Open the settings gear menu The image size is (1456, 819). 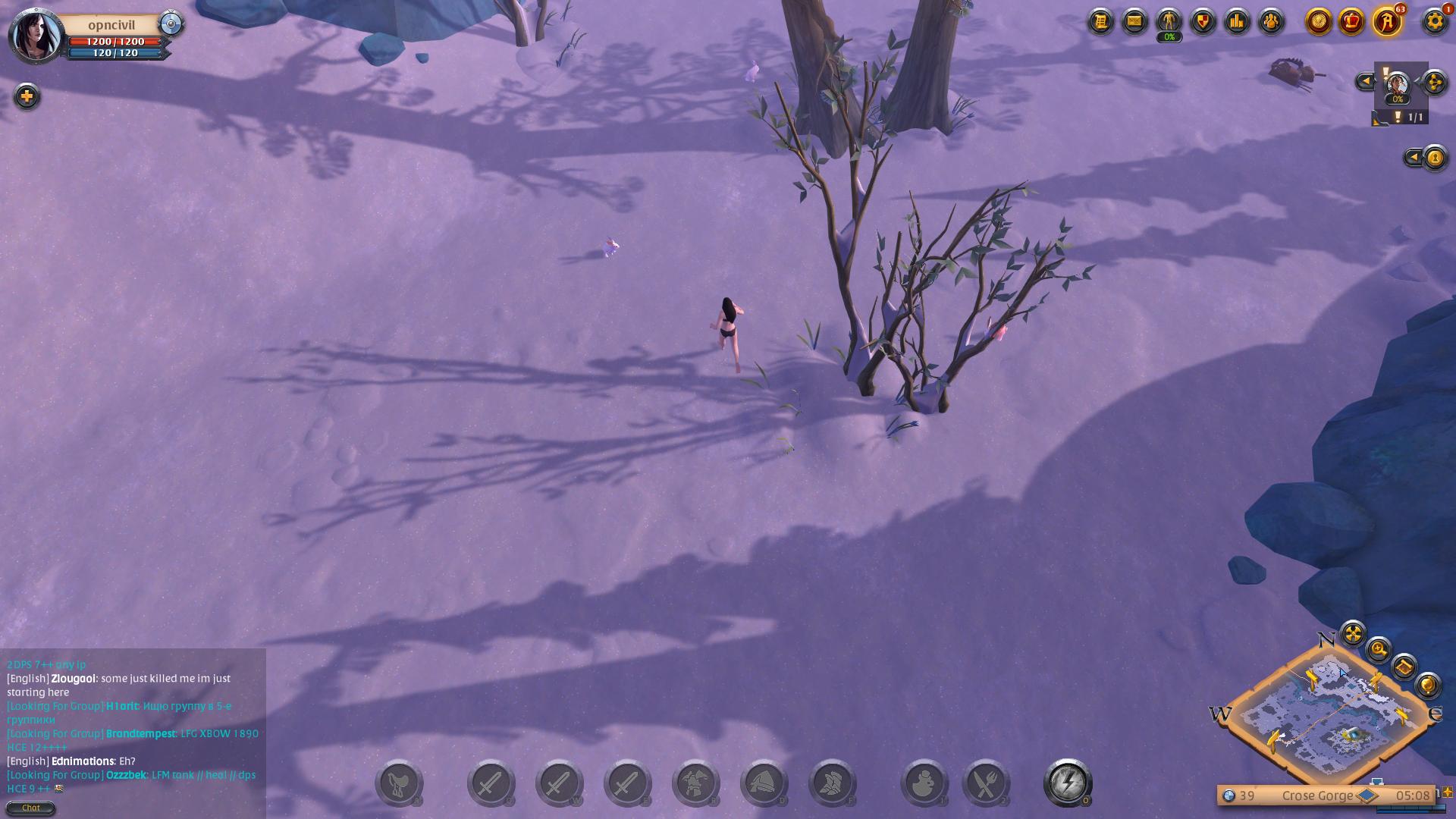point(1434,21)
